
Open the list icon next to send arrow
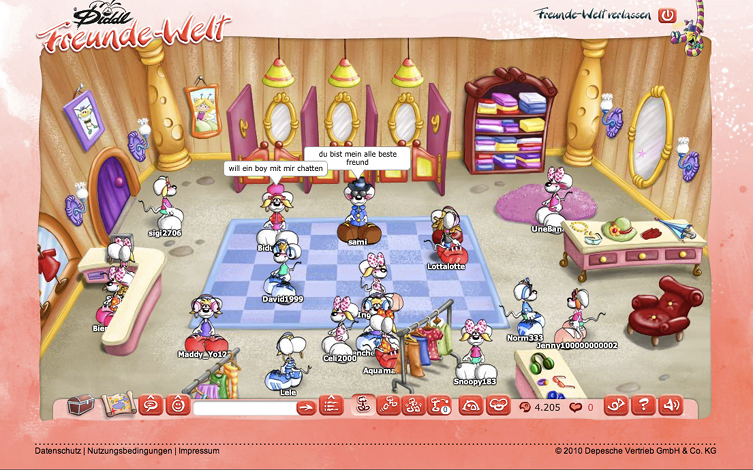point(332,406)
